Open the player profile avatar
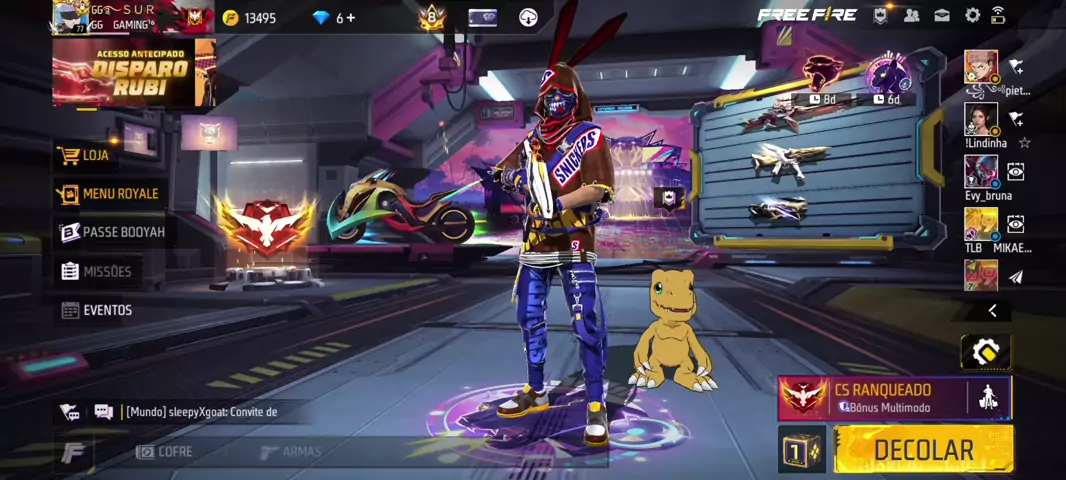This screenshot has height=480, width=1066. pyautogui.click(x=68, y=17)
